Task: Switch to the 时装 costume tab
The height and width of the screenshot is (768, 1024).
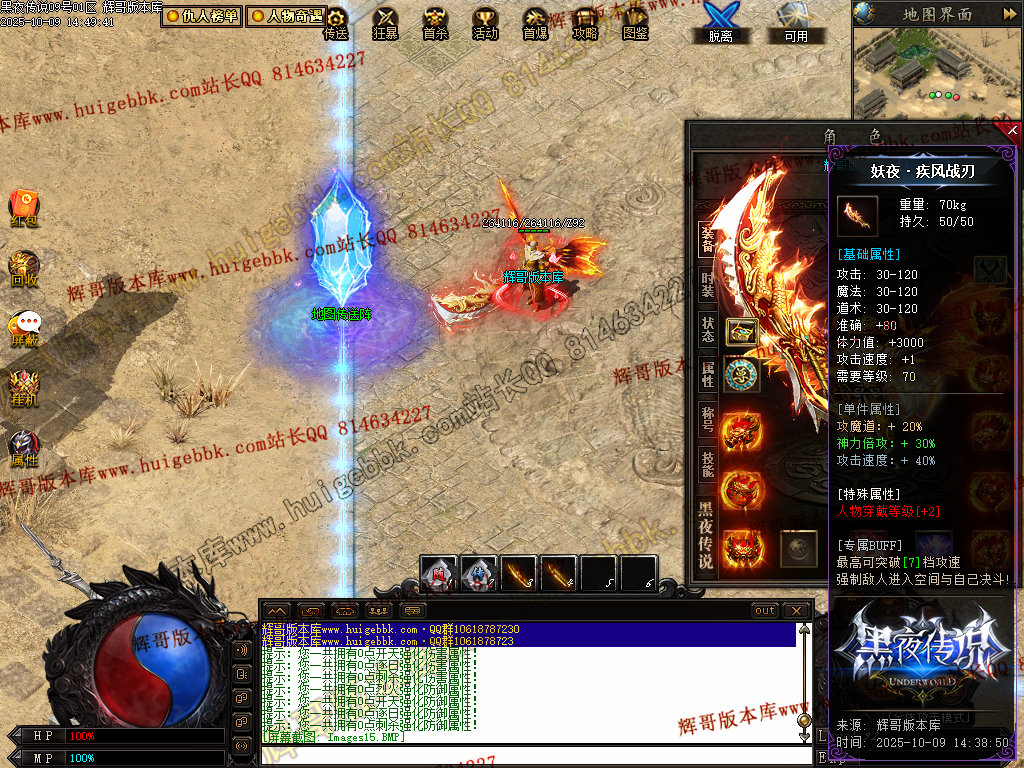Action: pos(707,287)
